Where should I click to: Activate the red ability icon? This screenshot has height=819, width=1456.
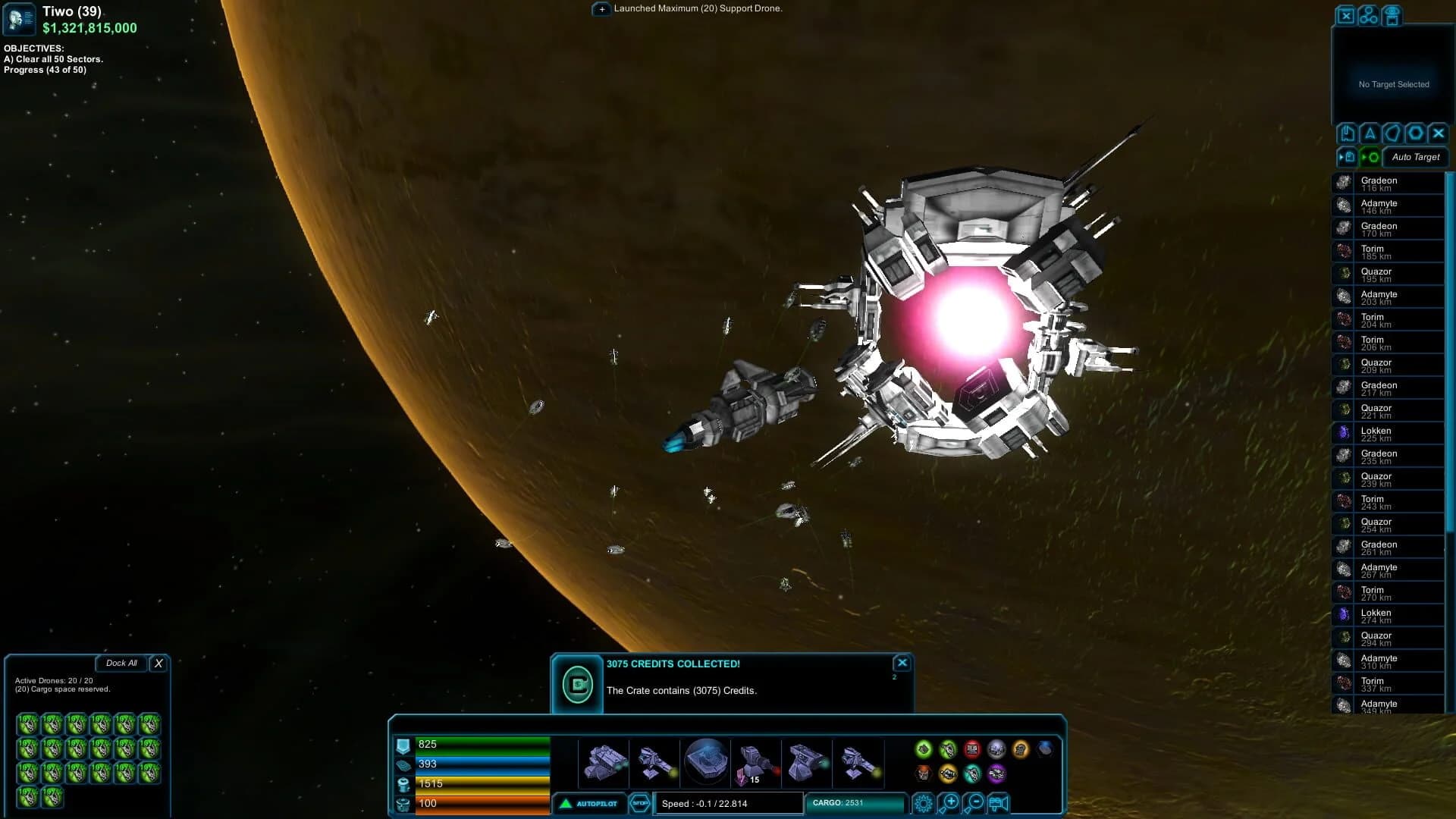coord(972,750)
